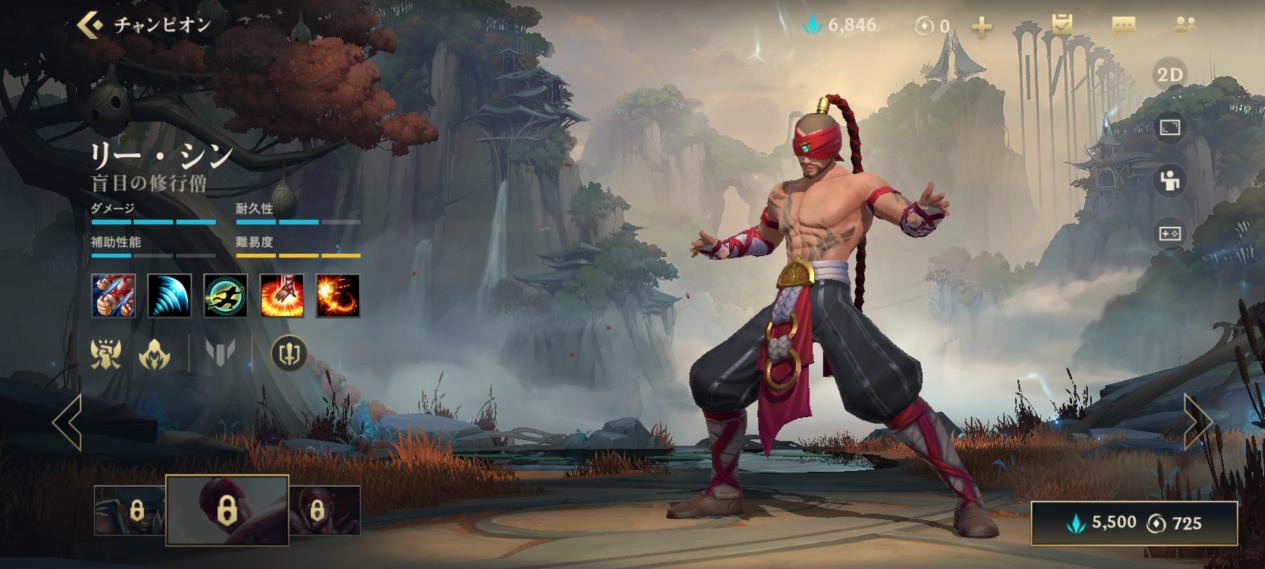Open the character pose/emote icon
The width and height of the screenshot is (1265, 569).
tap(1169, 181)
